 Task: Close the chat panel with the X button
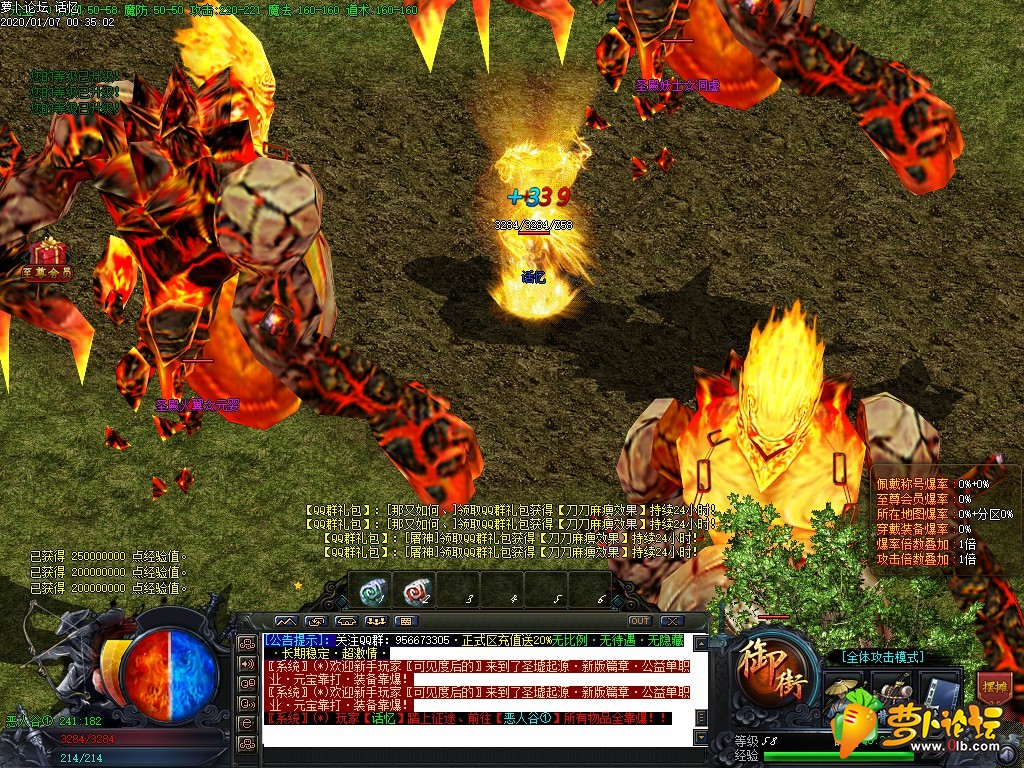click(672, 621)
